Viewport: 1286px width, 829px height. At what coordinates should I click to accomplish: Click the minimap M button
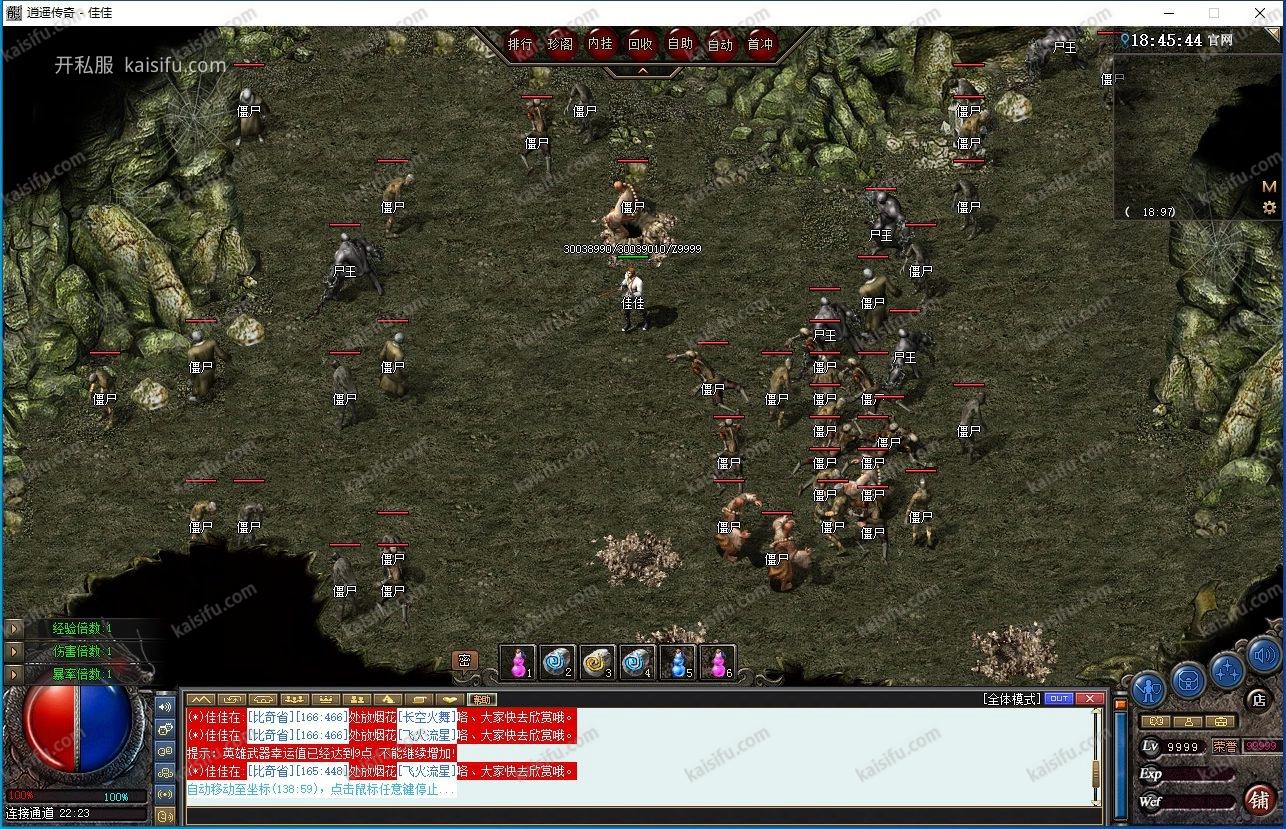tap(1269, 186)
